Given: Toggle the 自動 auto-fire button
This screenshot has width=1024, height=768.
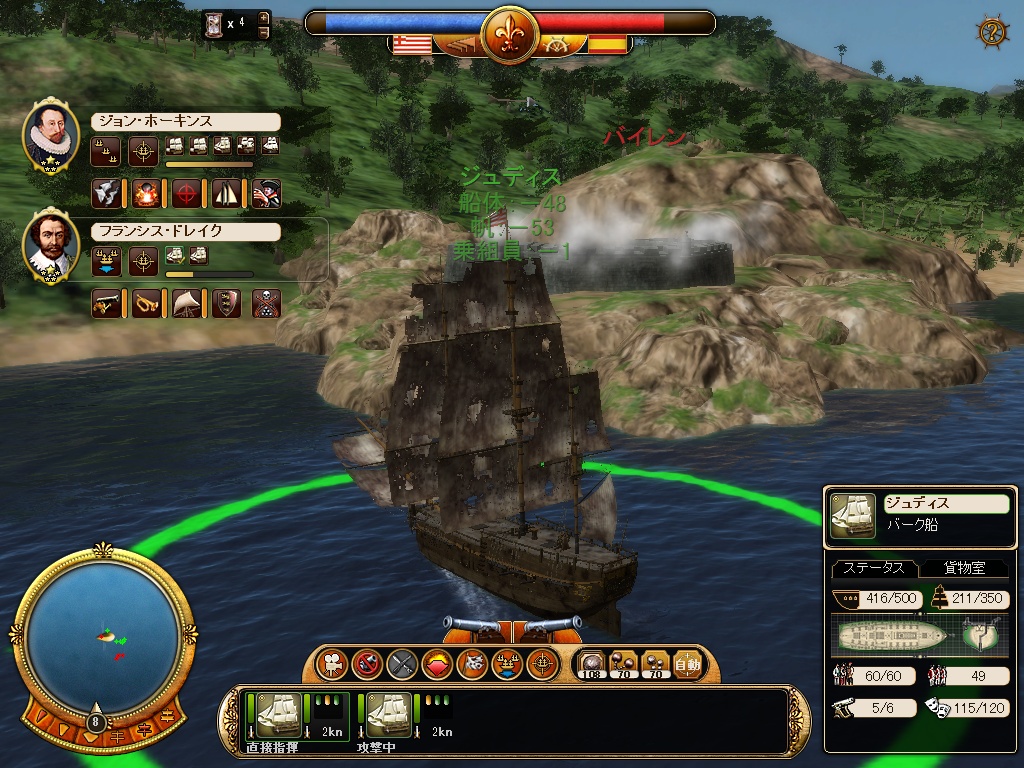Looking at the screenshot, I should point(687,663).
